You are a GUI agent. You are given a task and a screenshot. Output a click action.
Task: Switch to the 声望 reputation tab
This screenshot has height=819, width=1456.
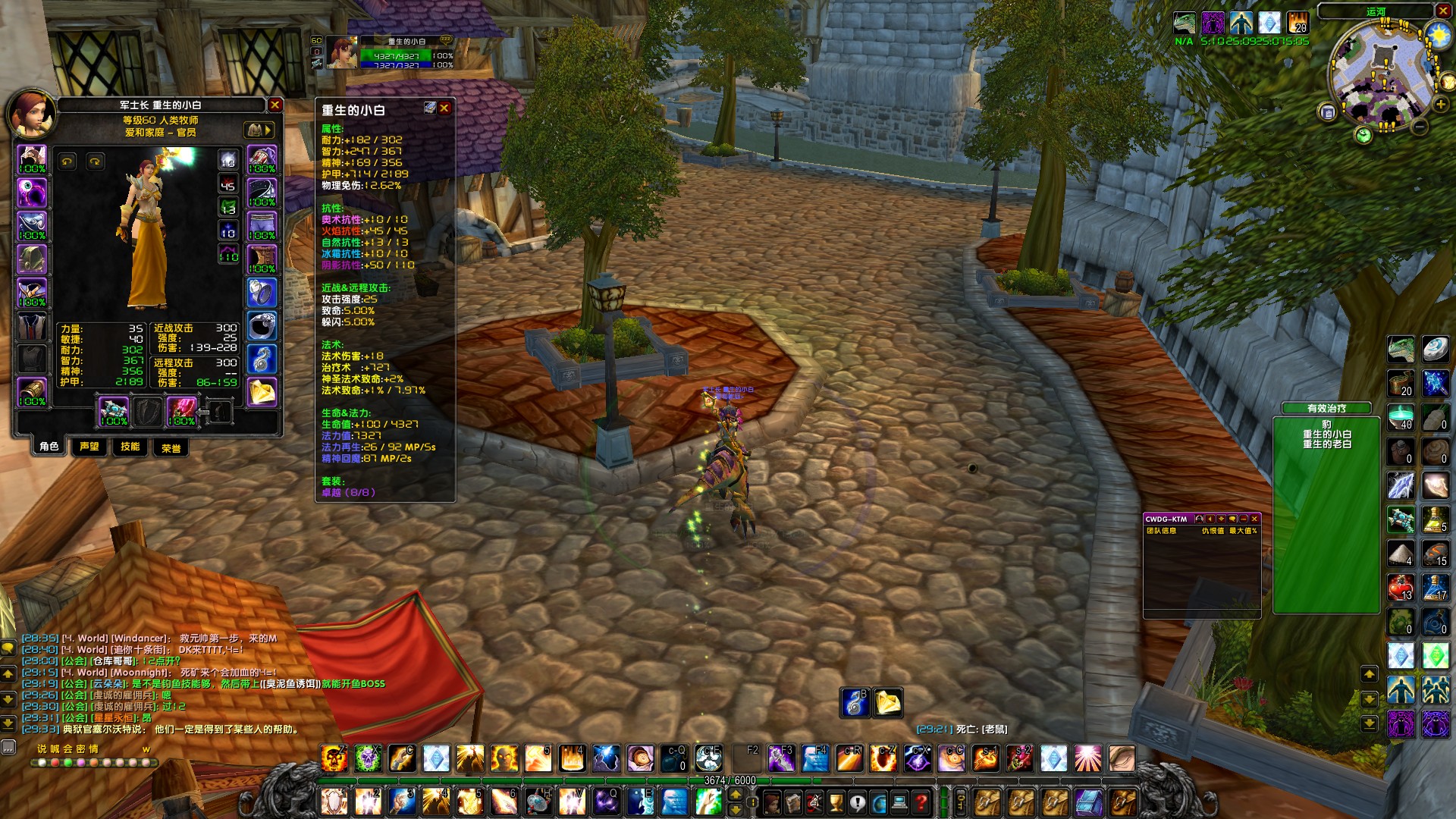[x=89, y=448]
